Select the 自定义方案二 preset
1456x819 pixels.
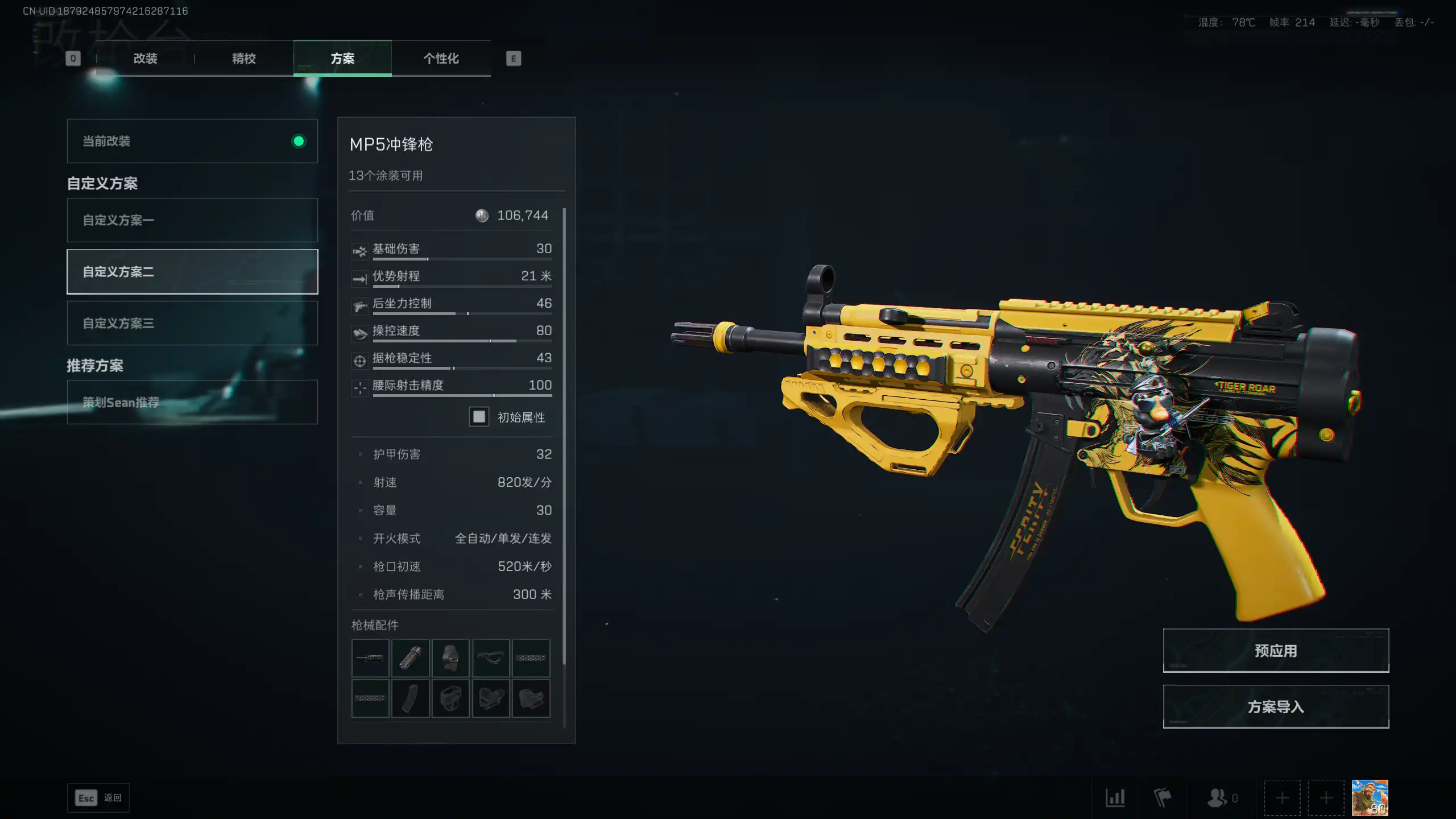click(192, 272)
